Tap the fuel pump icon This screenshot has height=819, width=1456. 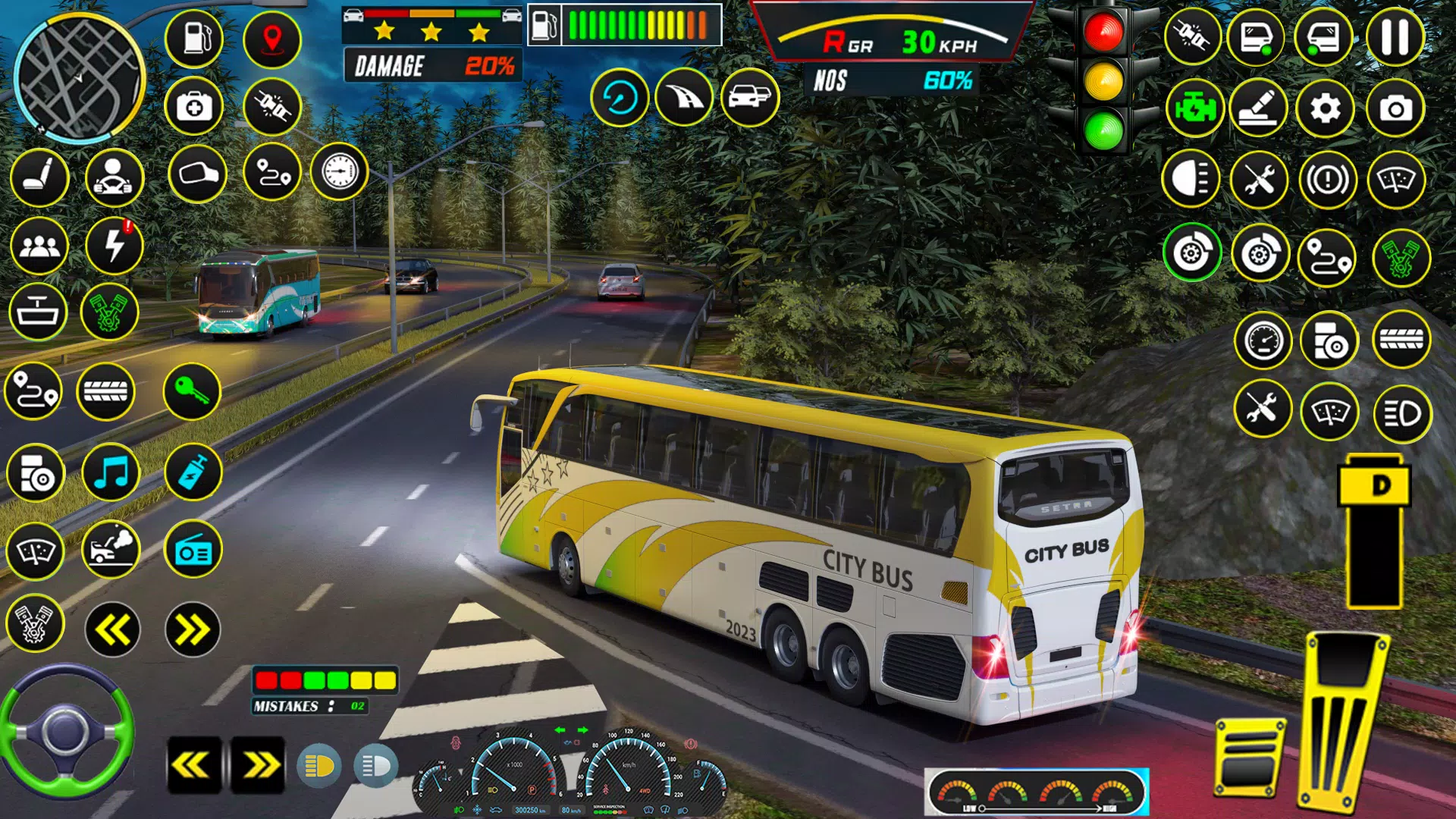(194, 38)
